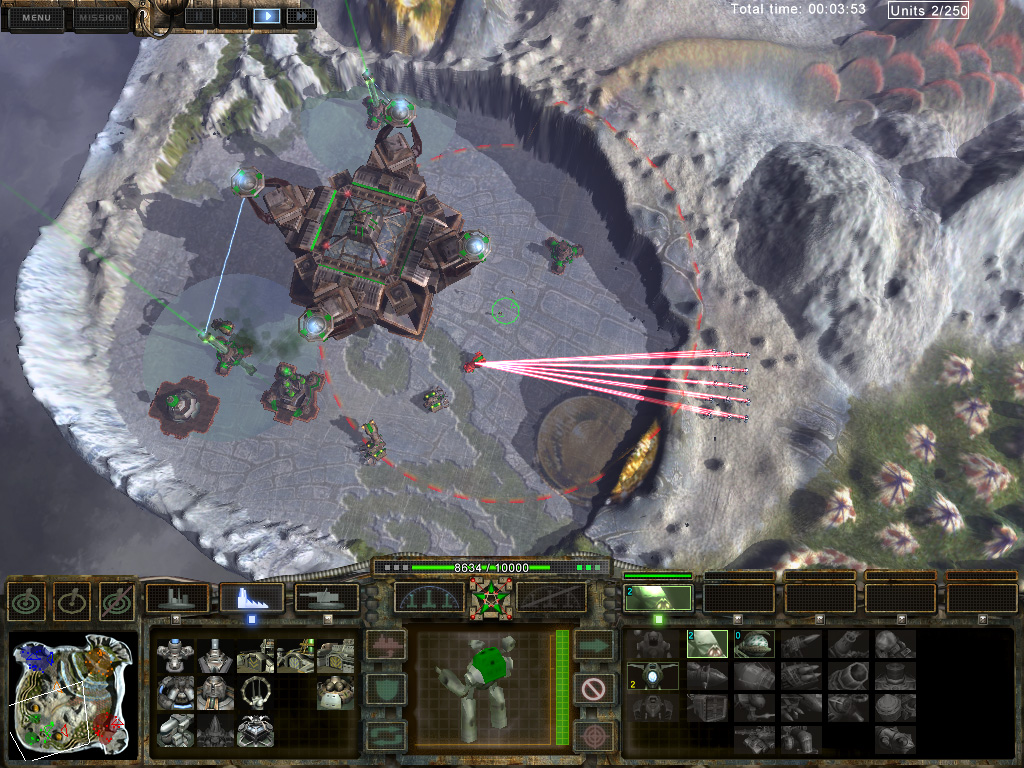Activate the red crosshair attack command

[594, 735]
